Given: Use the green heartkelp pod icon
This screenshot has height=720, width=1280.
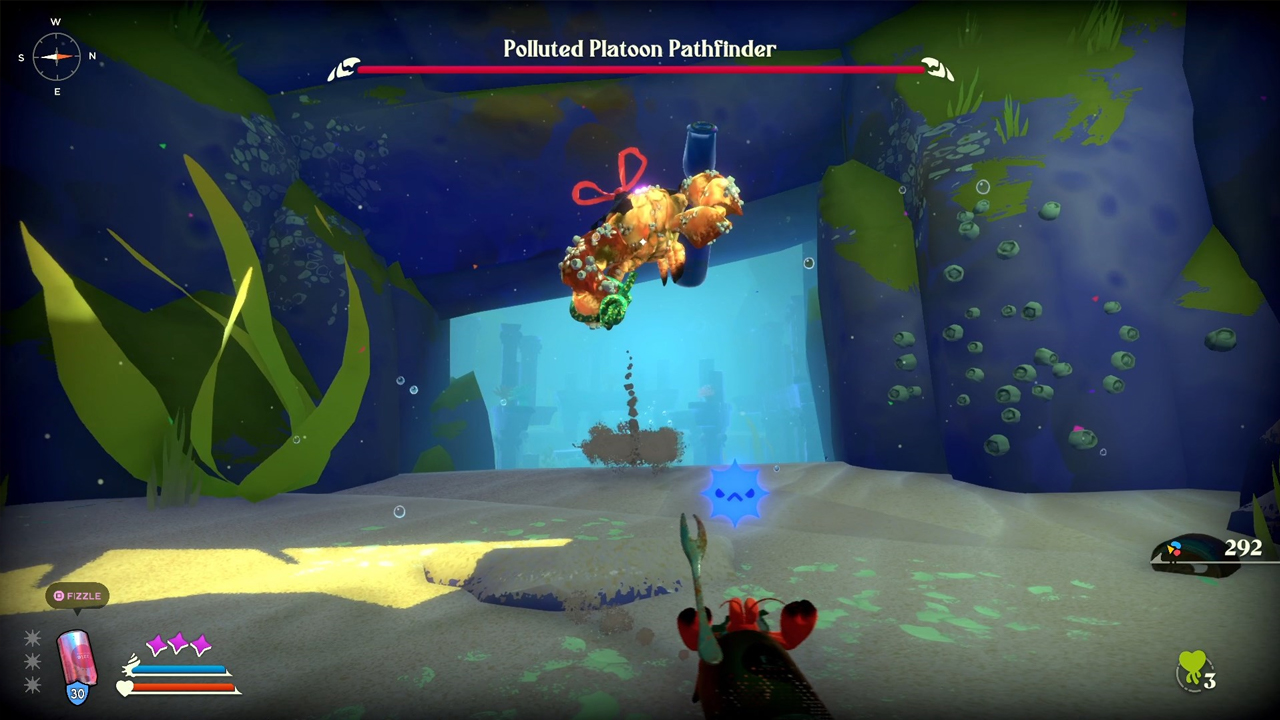Looking at the screenshot, I should click(1191, 669).
